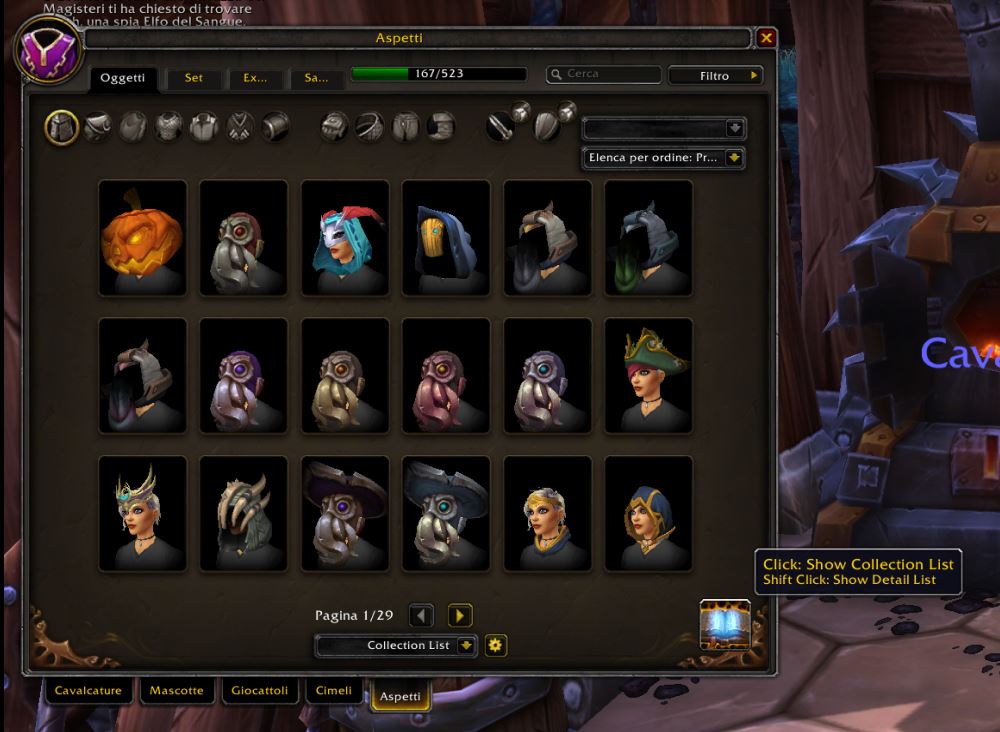Select the head slot category icon

[x=62, y=127]
